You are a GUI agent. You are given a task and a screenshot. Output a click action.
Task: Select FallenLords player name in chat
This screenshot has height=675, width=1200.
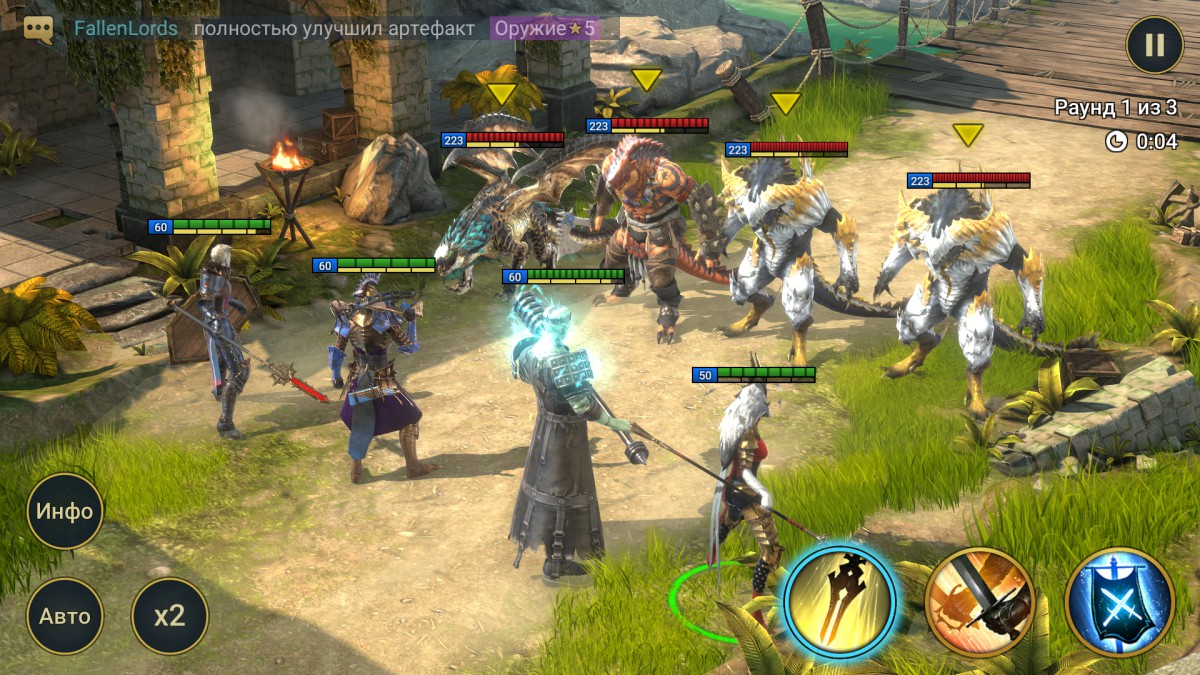click(126, 28)
